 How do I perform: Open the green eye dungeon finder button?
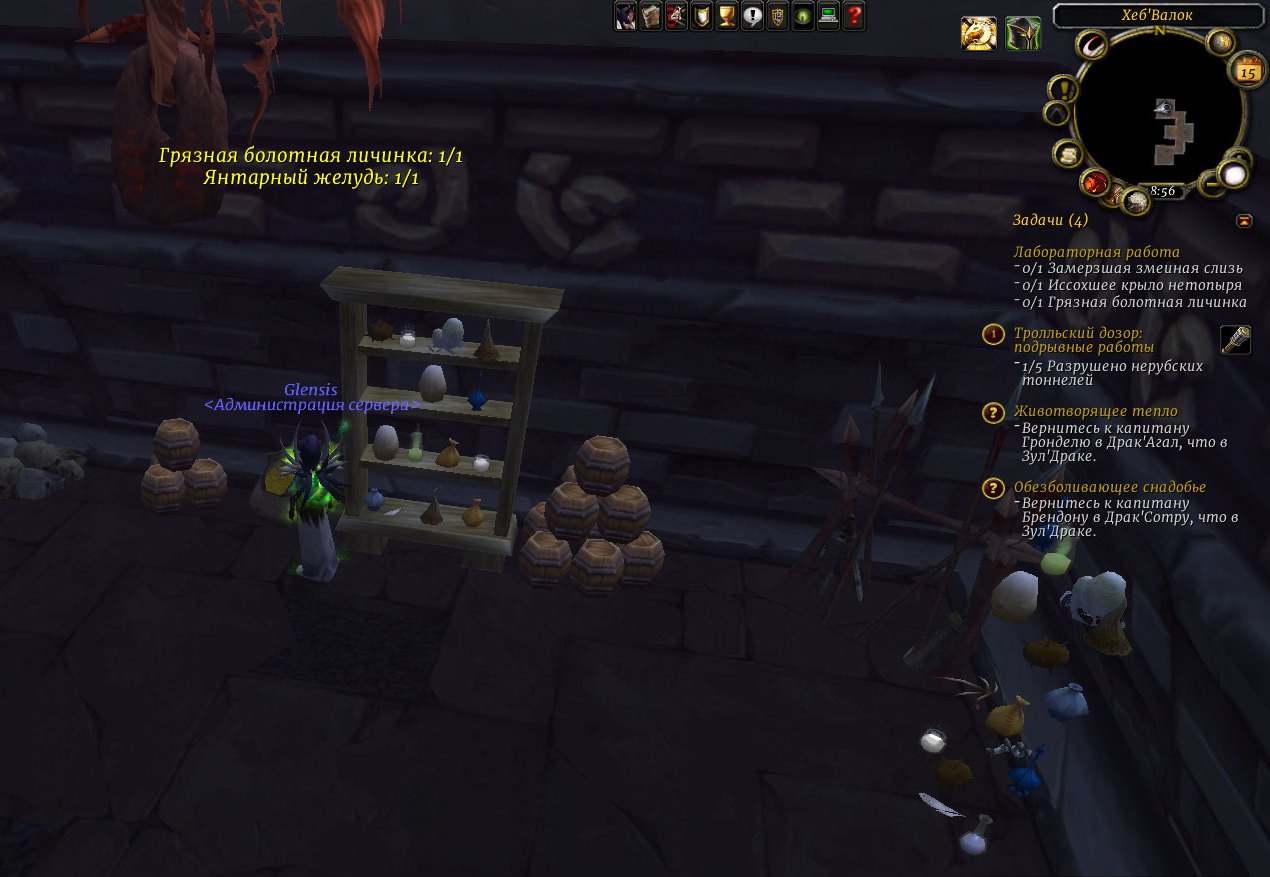click(803, 16)
